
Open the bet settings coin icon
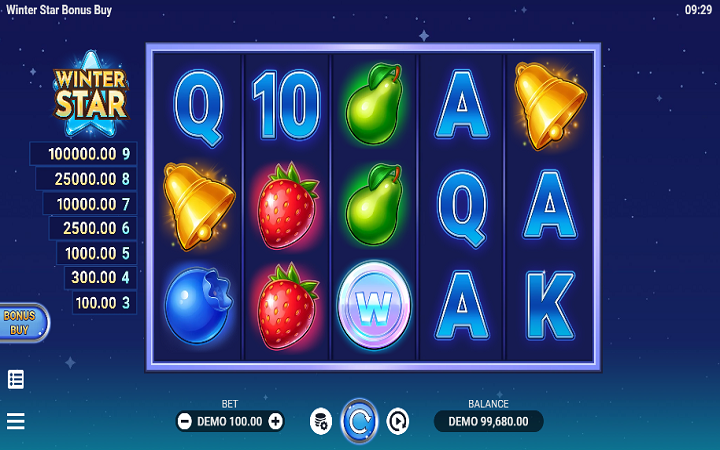[x=320, y=421]
